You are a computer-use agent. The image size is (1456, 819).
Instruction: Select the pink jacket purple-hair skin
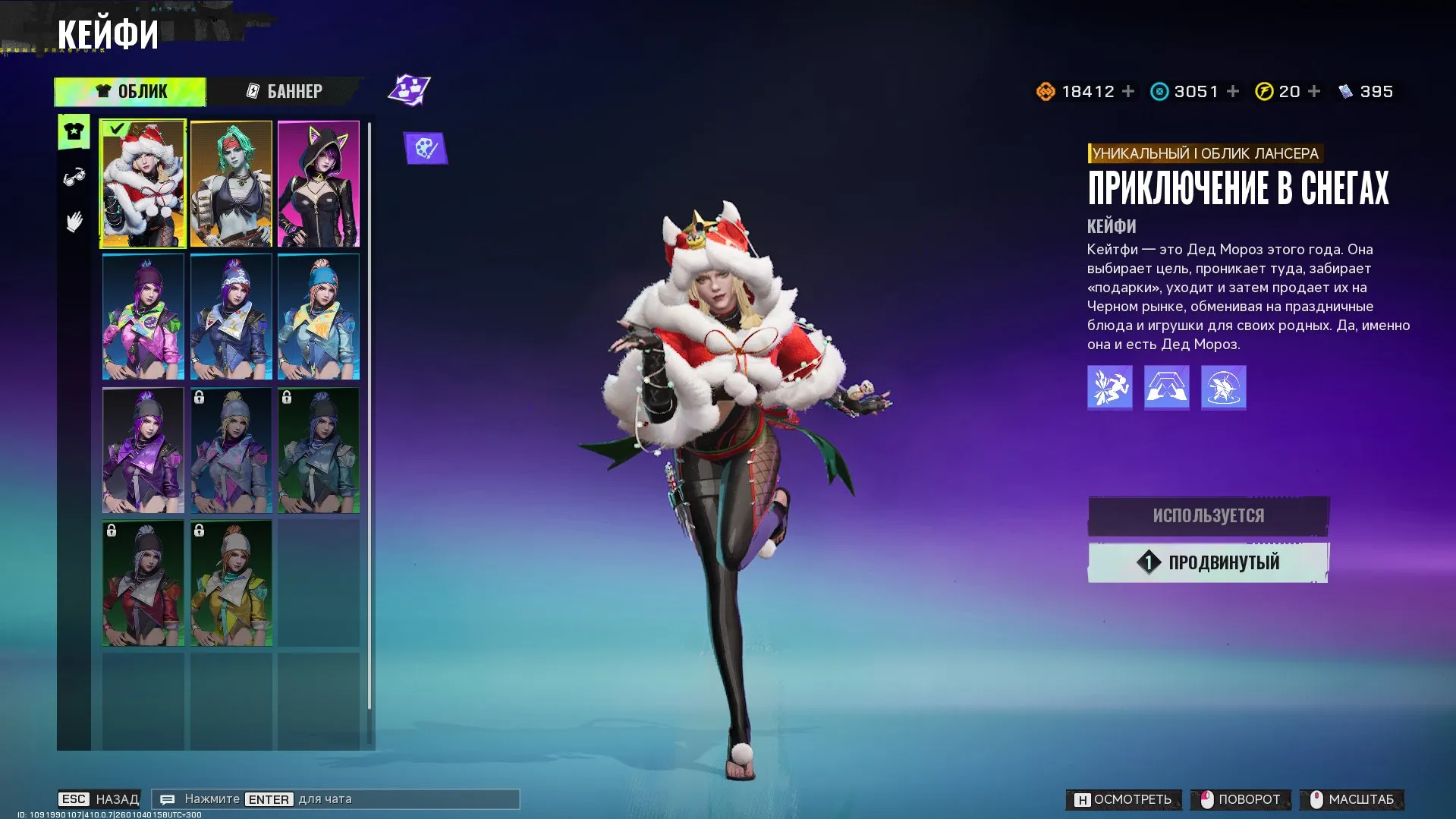click(143, 317)
